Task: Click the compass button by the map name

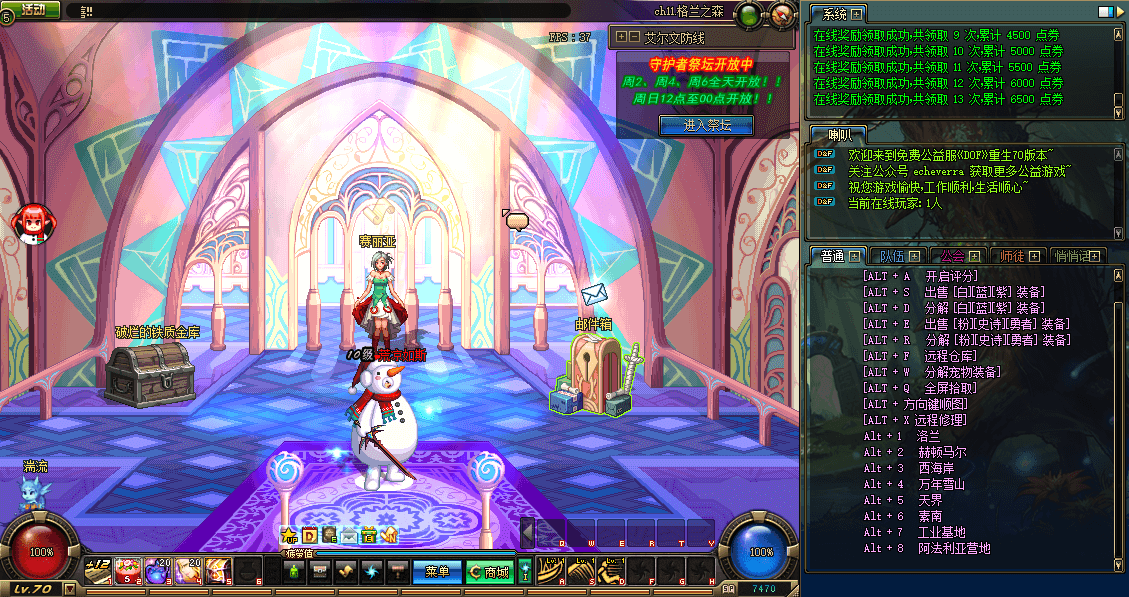Action: point(780,15)
